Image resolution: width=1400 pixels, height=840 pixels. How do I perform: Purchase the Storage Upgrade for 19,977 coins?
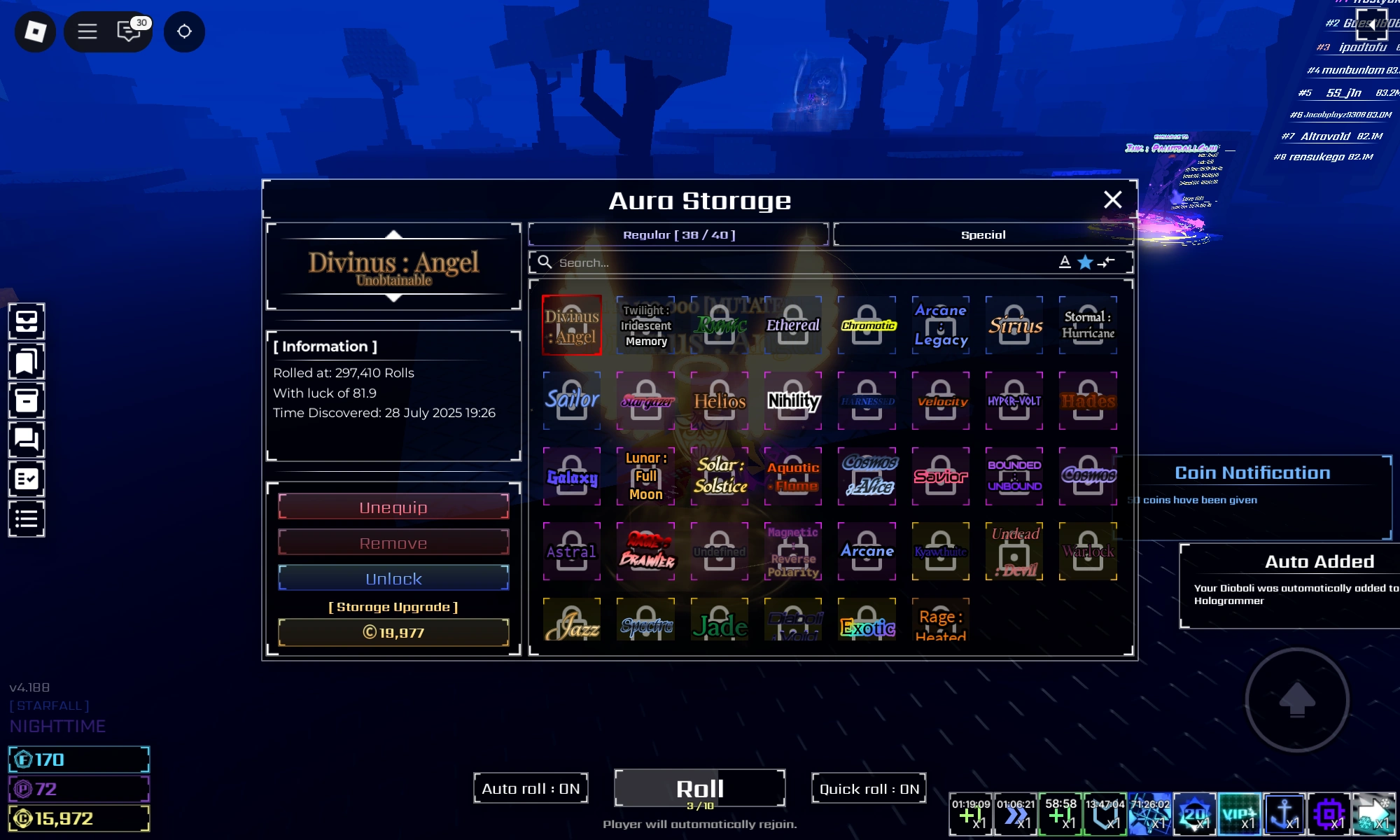393,632
